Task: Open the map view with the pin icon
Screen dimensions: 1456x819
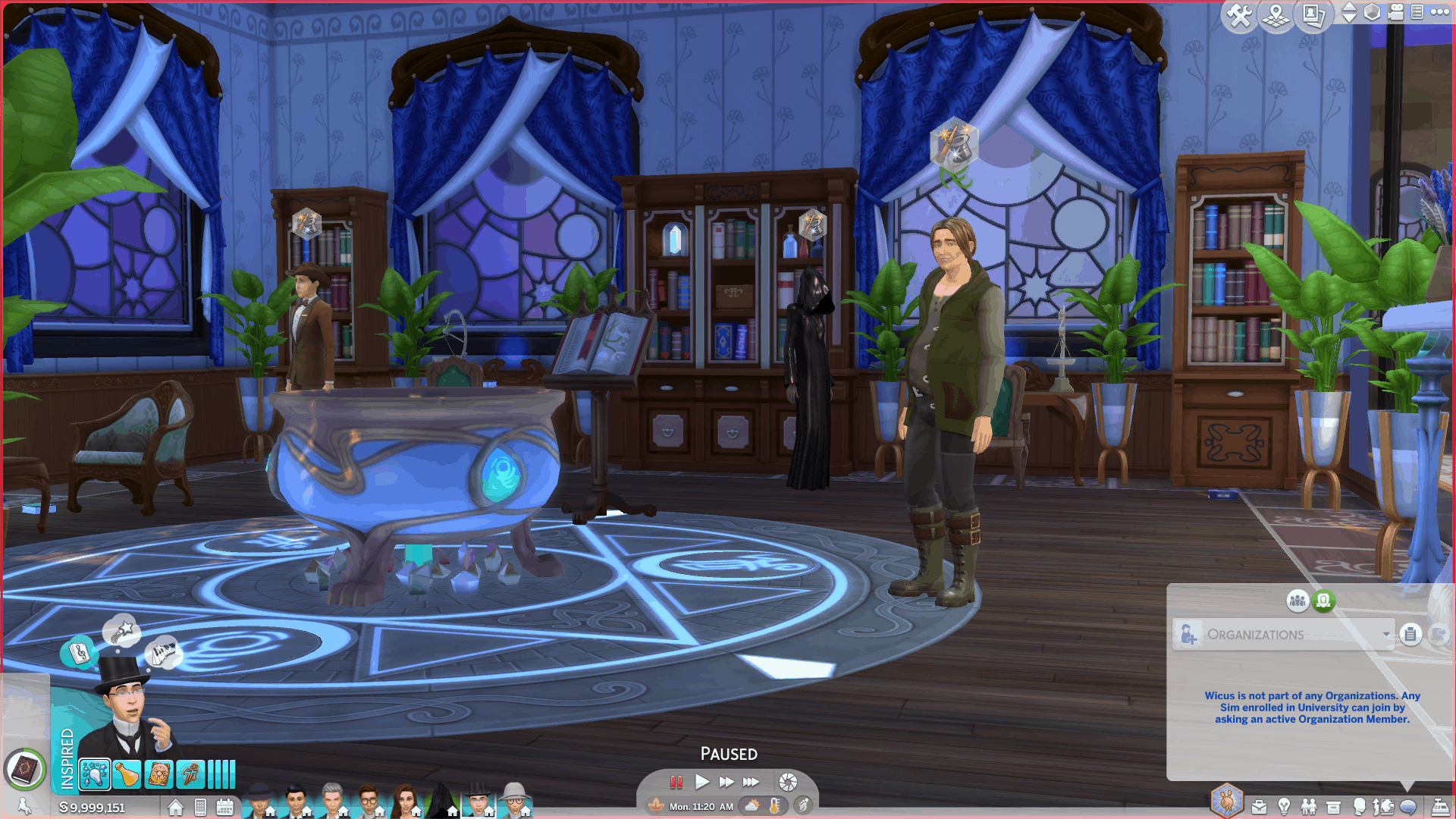Action: click(1276, 16)
